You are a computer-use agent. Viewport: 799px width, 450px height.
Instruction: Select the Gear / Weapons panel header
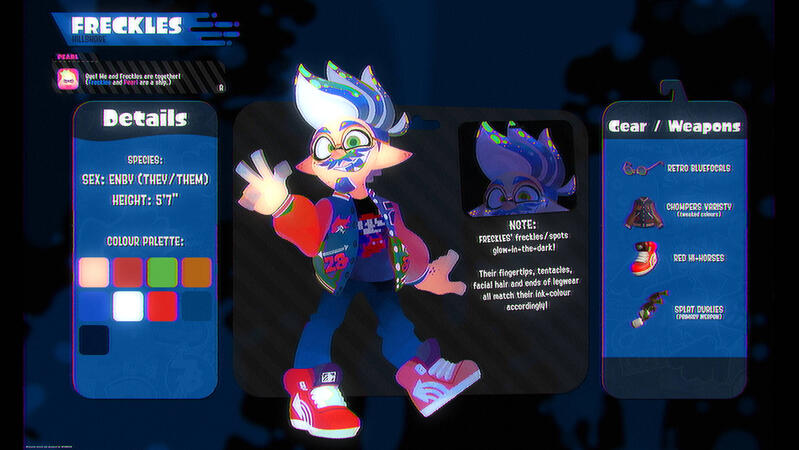(x=675, y=126)
